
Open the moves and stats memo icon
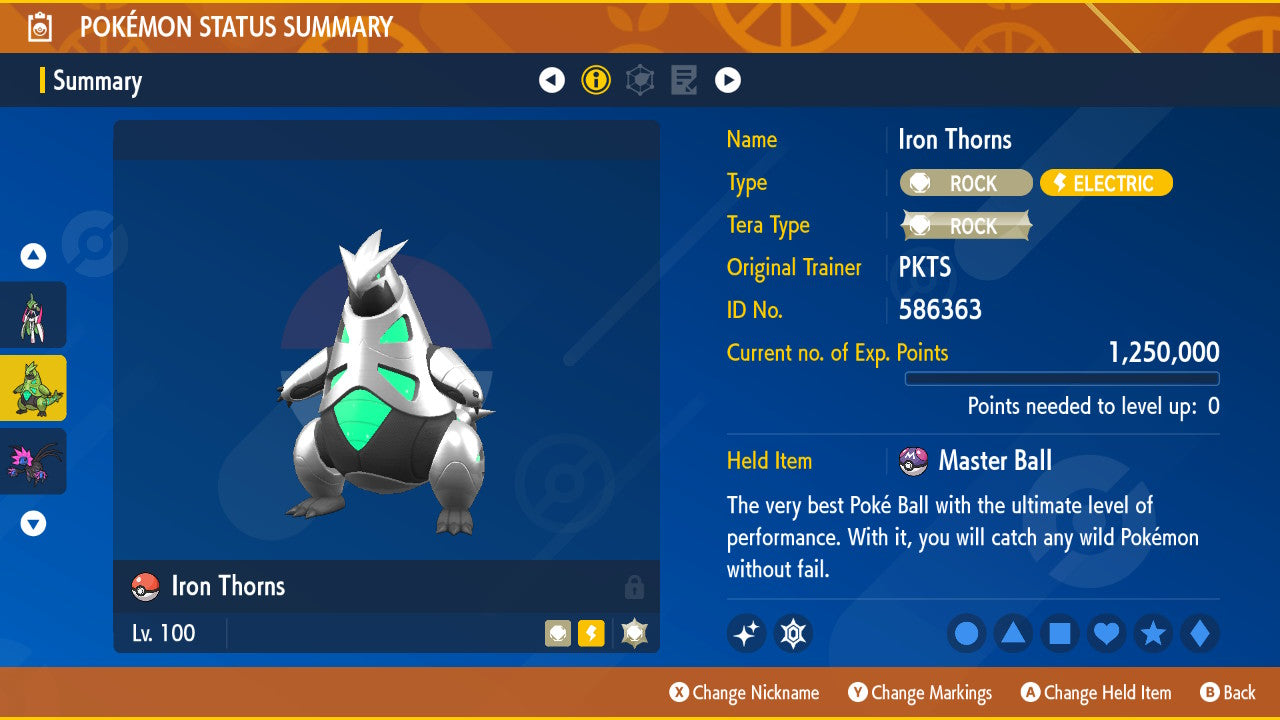point(684,79)
